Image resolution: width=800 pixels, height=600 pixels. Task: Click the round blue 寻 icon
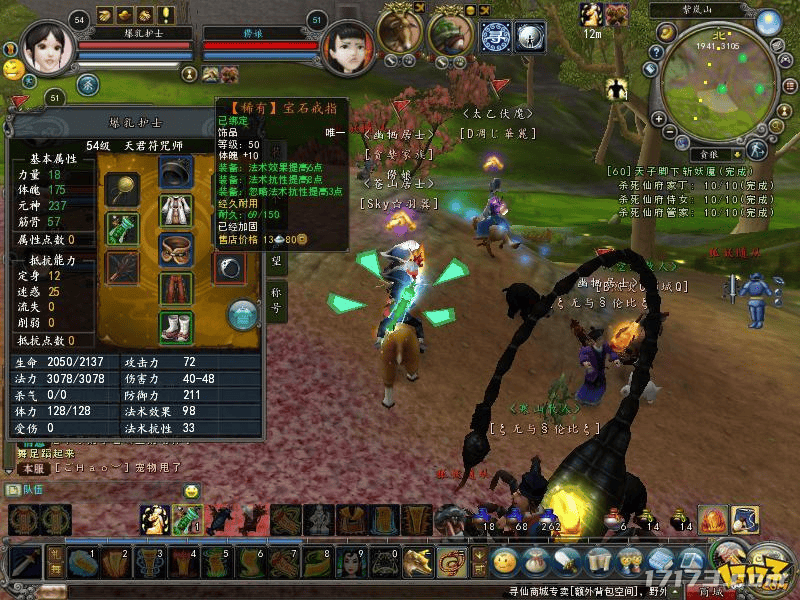[x=495, y=36]
